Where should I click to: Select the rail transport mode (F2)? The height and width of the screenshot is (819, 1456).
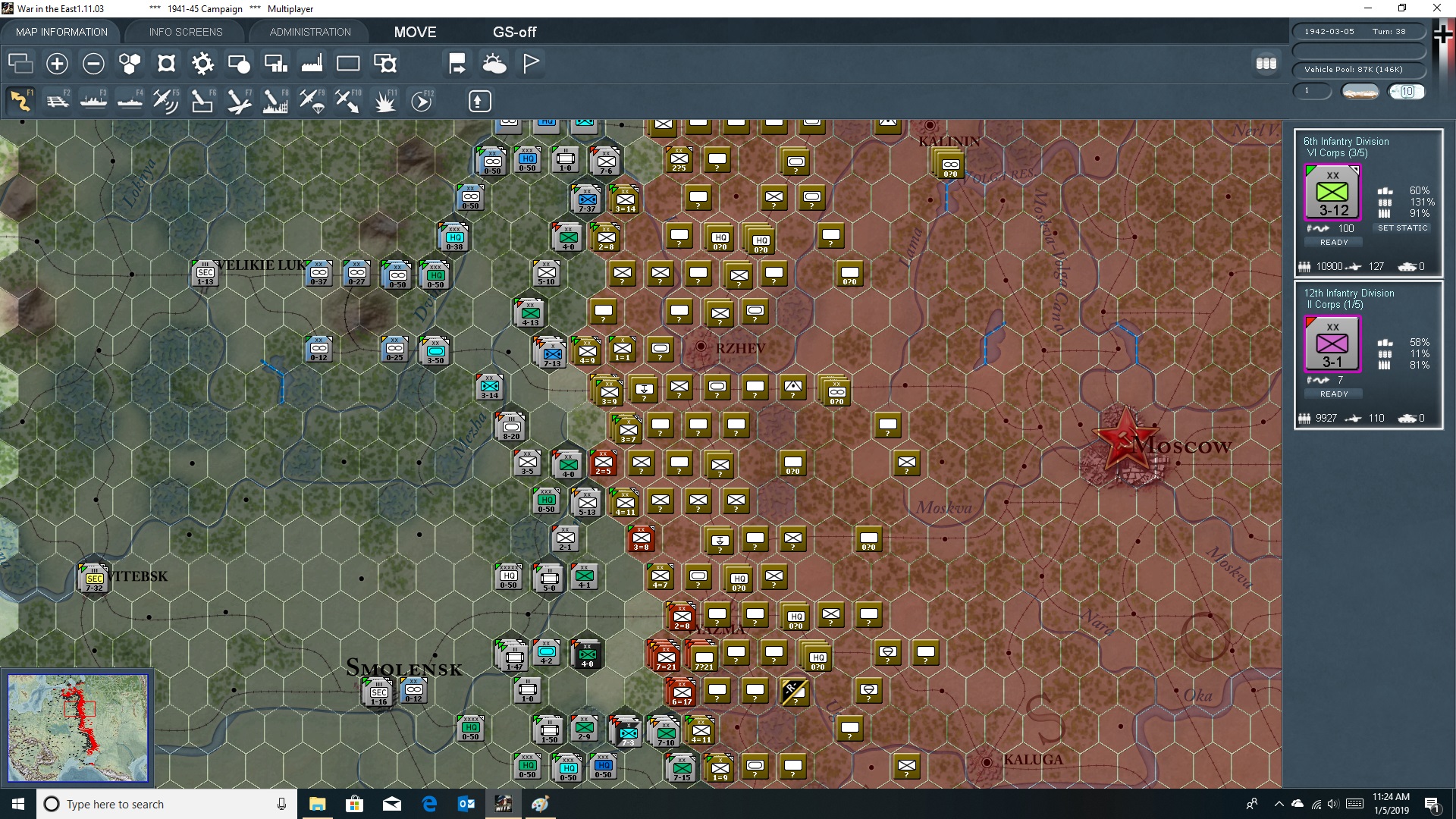point(58,101)
